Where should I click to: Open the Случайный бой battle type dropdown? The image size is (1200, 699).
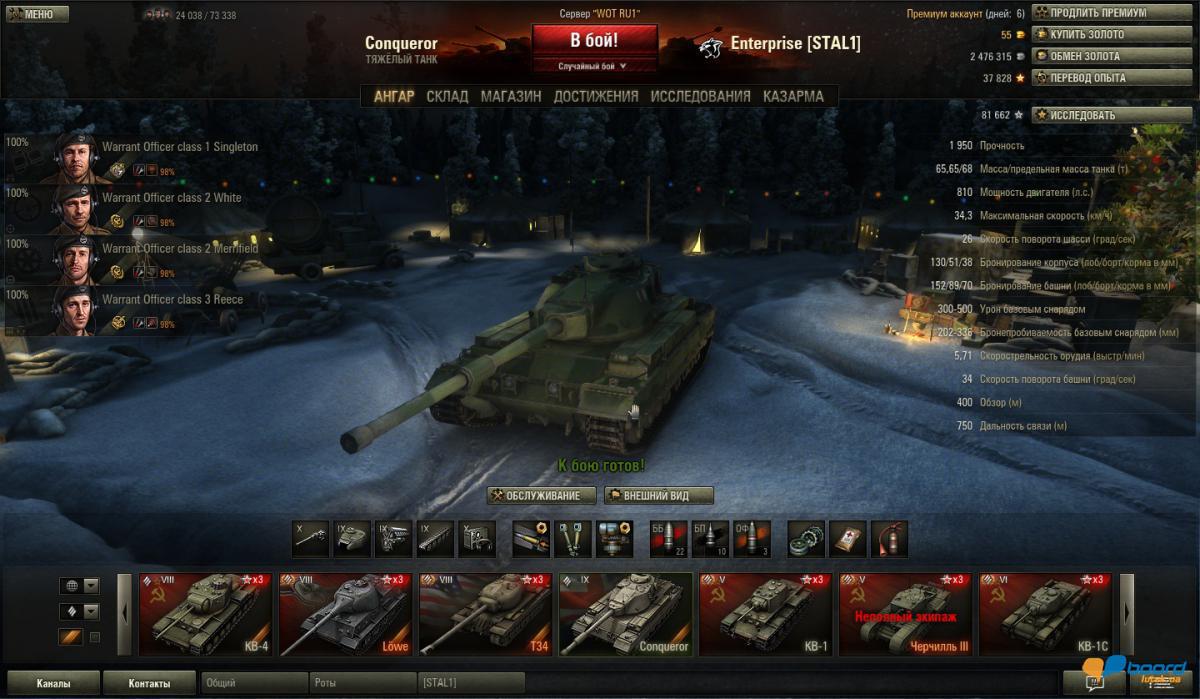tap(594, 66)
